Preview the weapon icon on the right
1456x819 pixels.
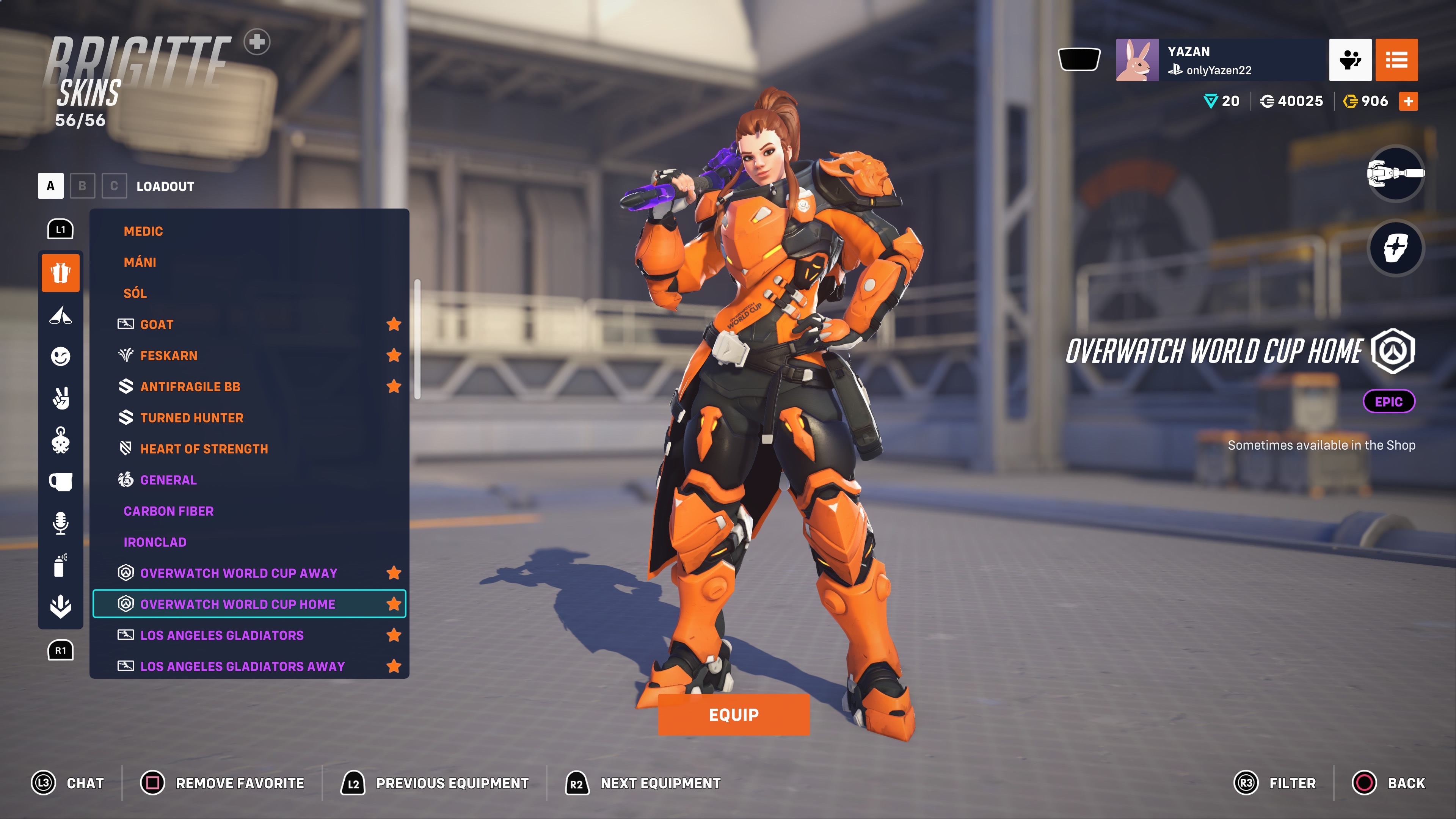1395,174
